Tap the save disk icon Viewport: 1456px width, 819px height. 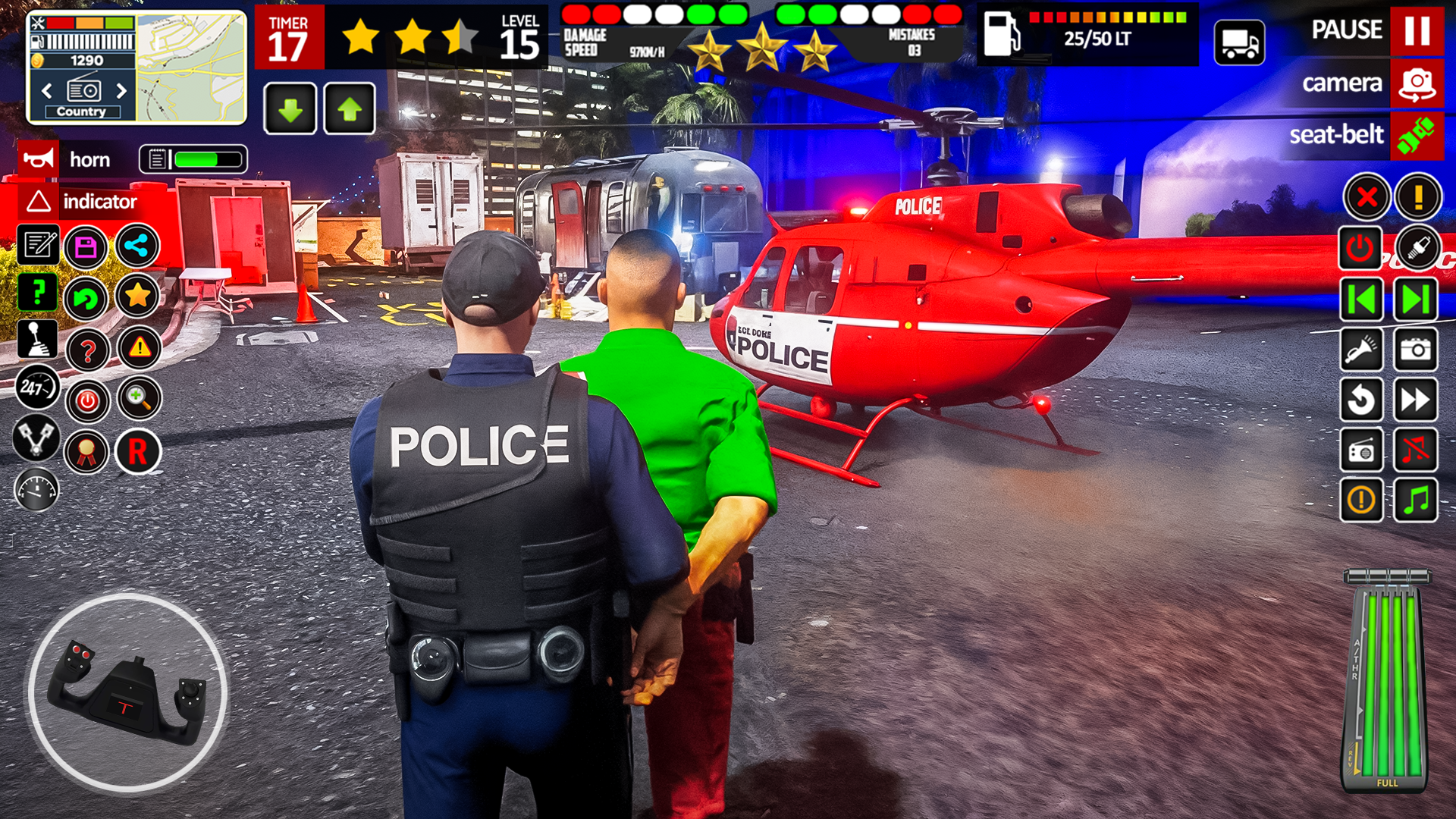[86, 246]
